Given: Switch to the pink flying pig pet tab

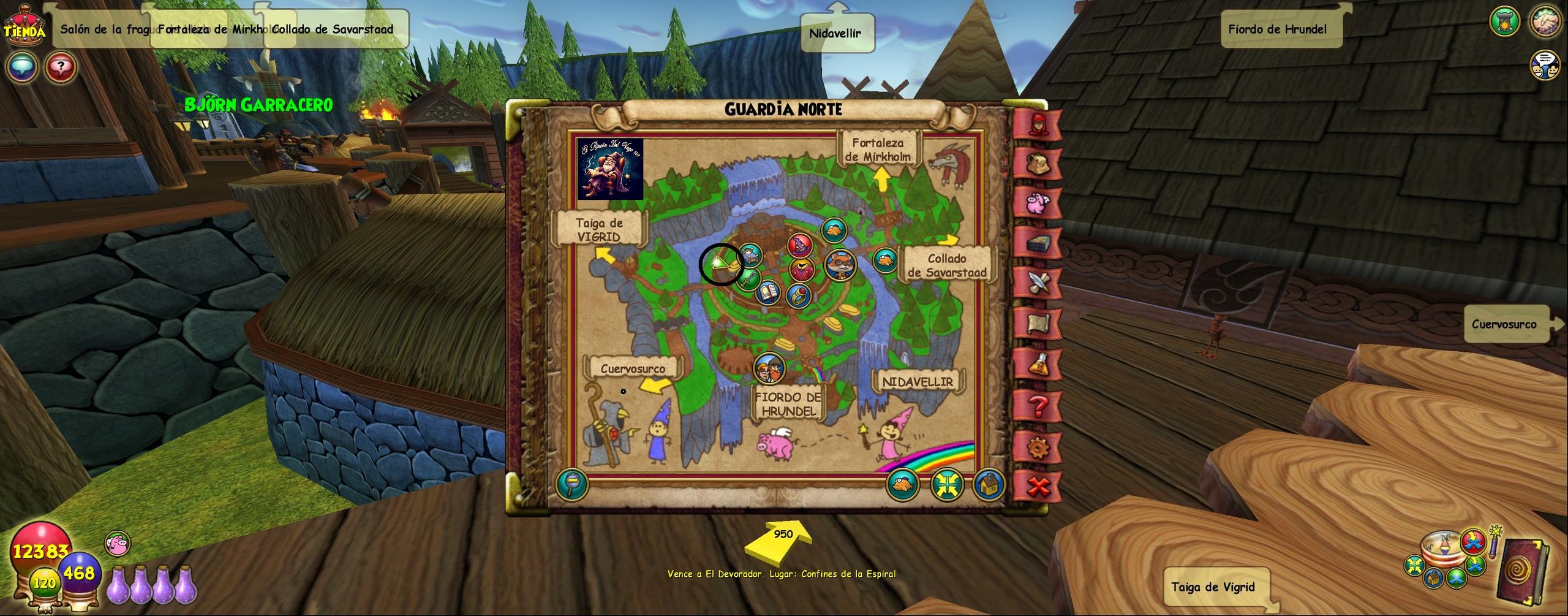Looking at the screenshot, I should [x=1038, y=203].
